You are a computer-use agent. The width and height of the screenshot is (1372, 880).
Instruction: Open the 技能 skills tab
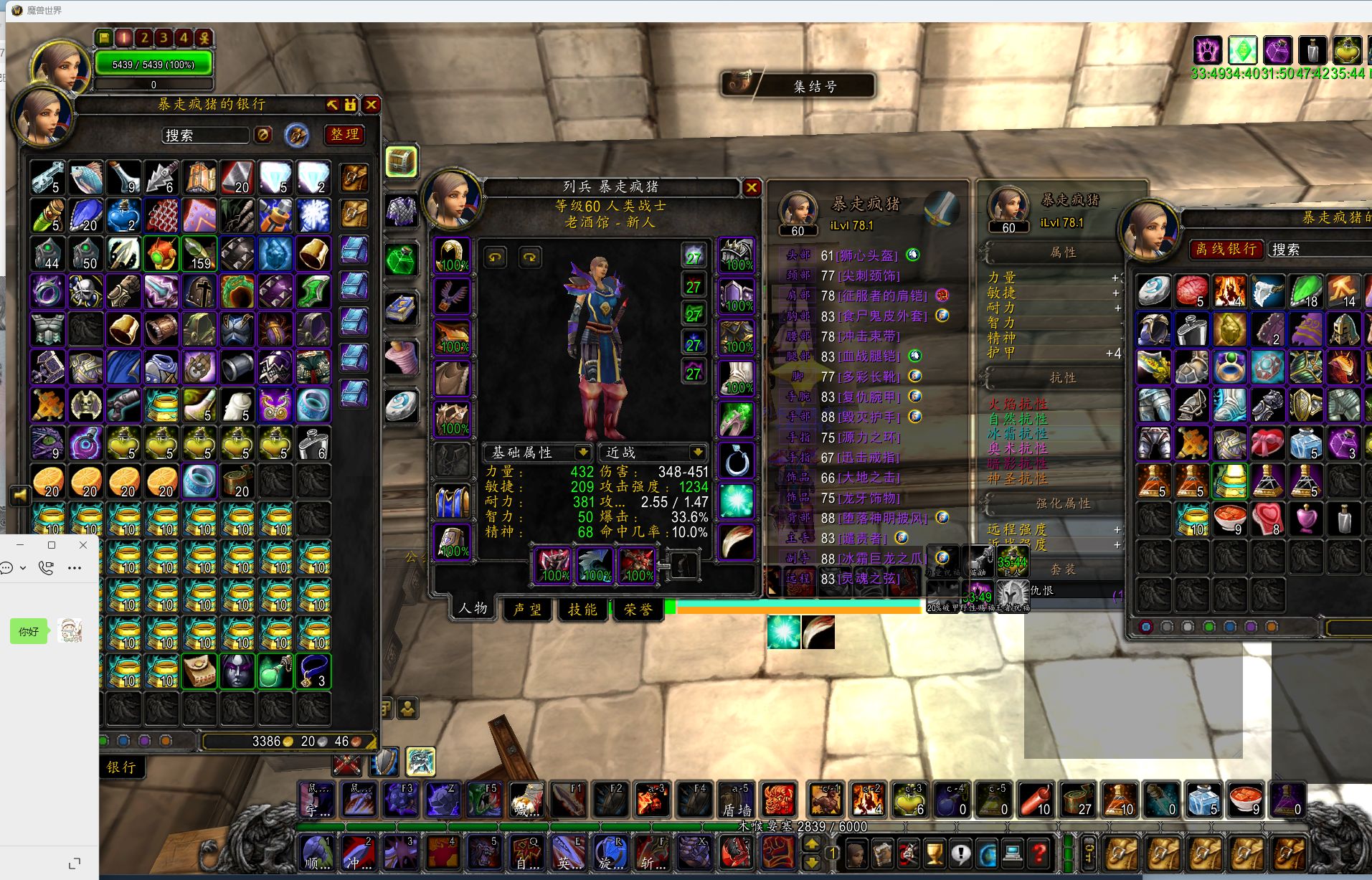[x=582, y=609]
